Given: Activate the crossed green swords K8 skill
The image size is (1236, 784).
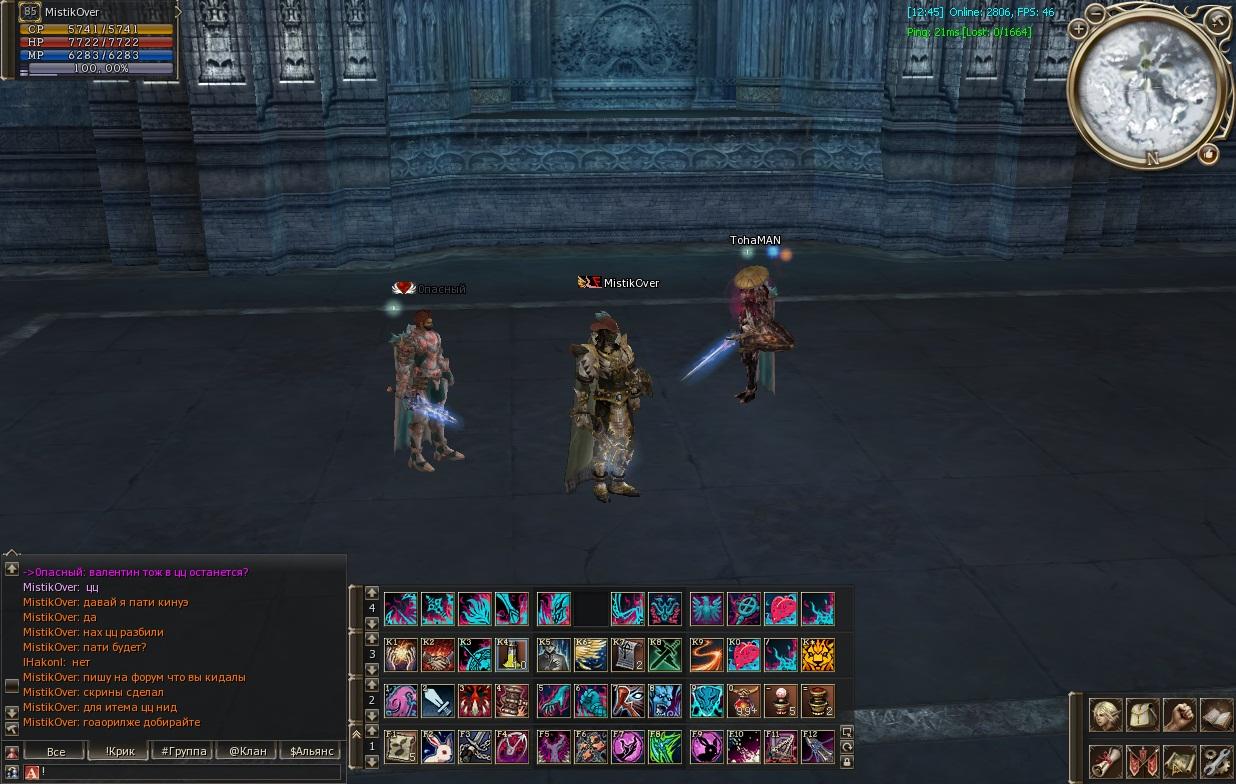Looking at the screenshot, I should (663, 655).
